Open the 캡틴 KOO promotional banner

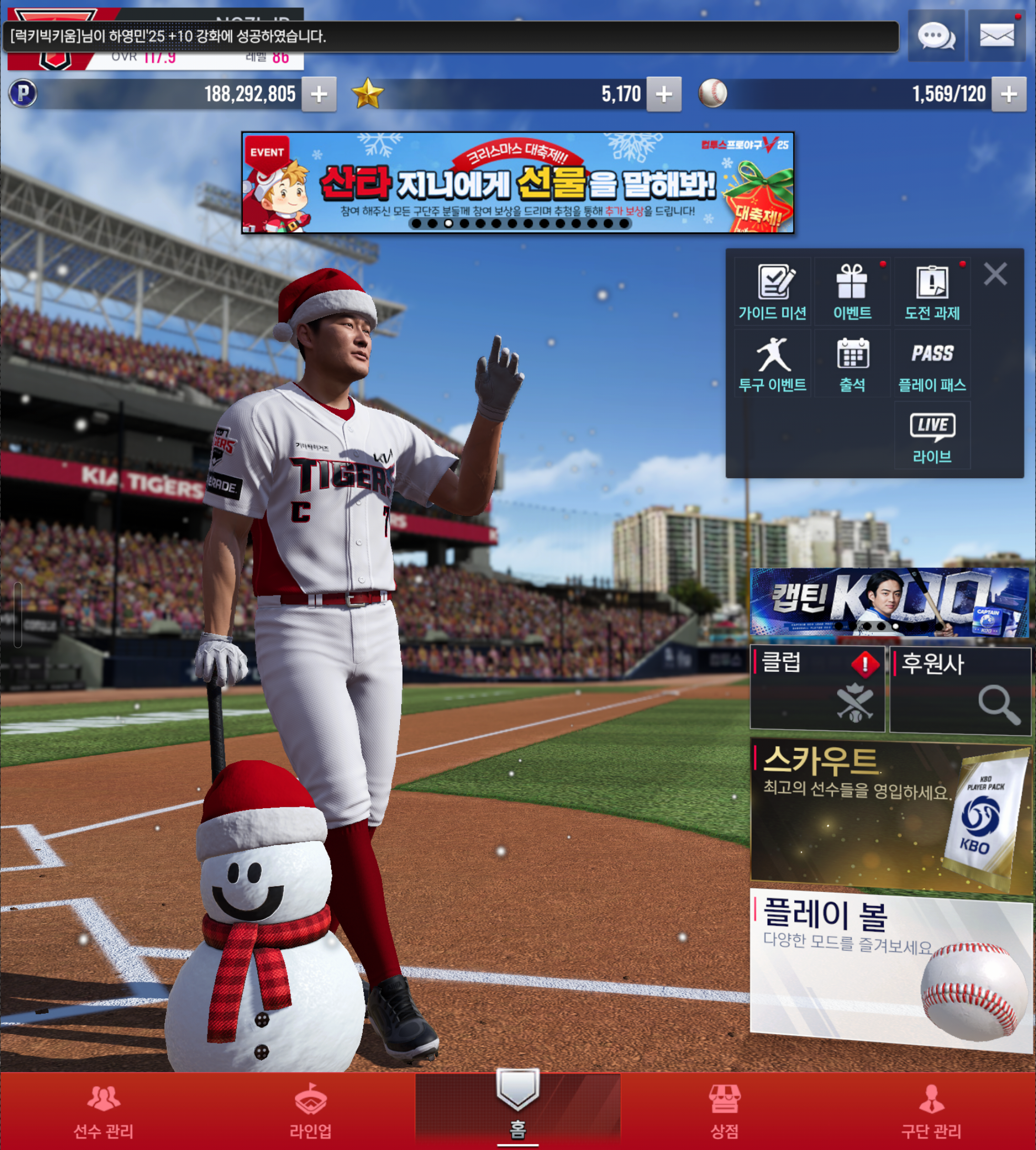click(890, 602)
